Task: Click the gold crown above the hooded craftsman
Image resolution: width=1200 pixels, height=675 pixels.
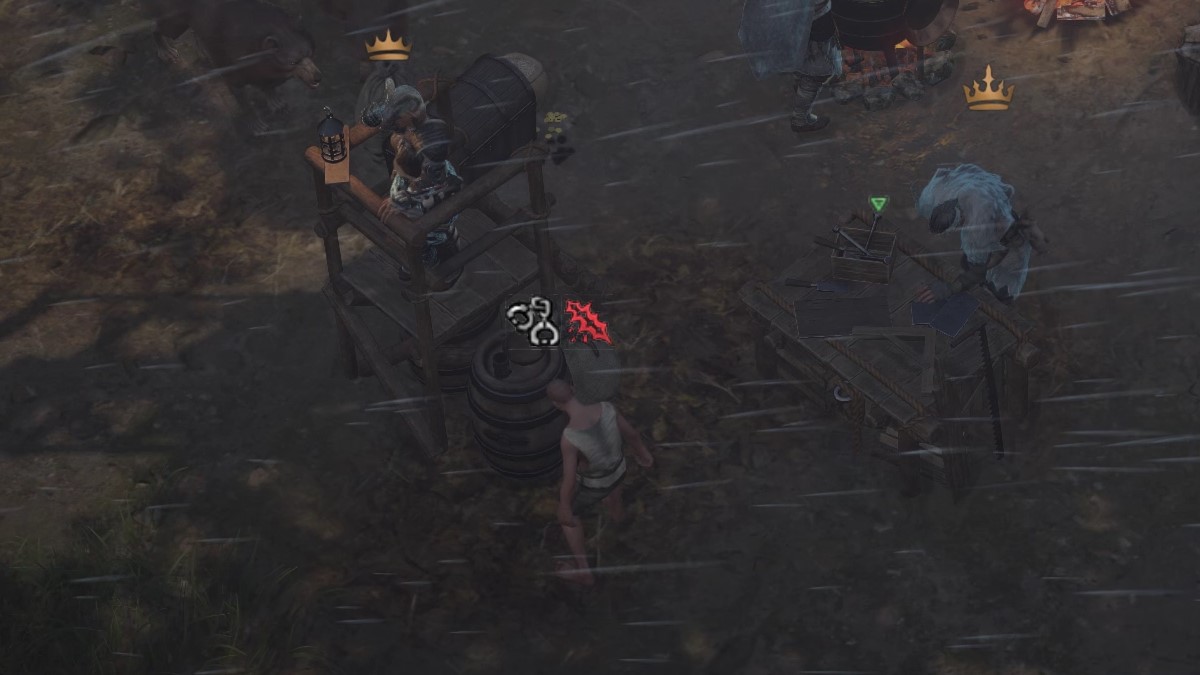Action: [988, 90]
